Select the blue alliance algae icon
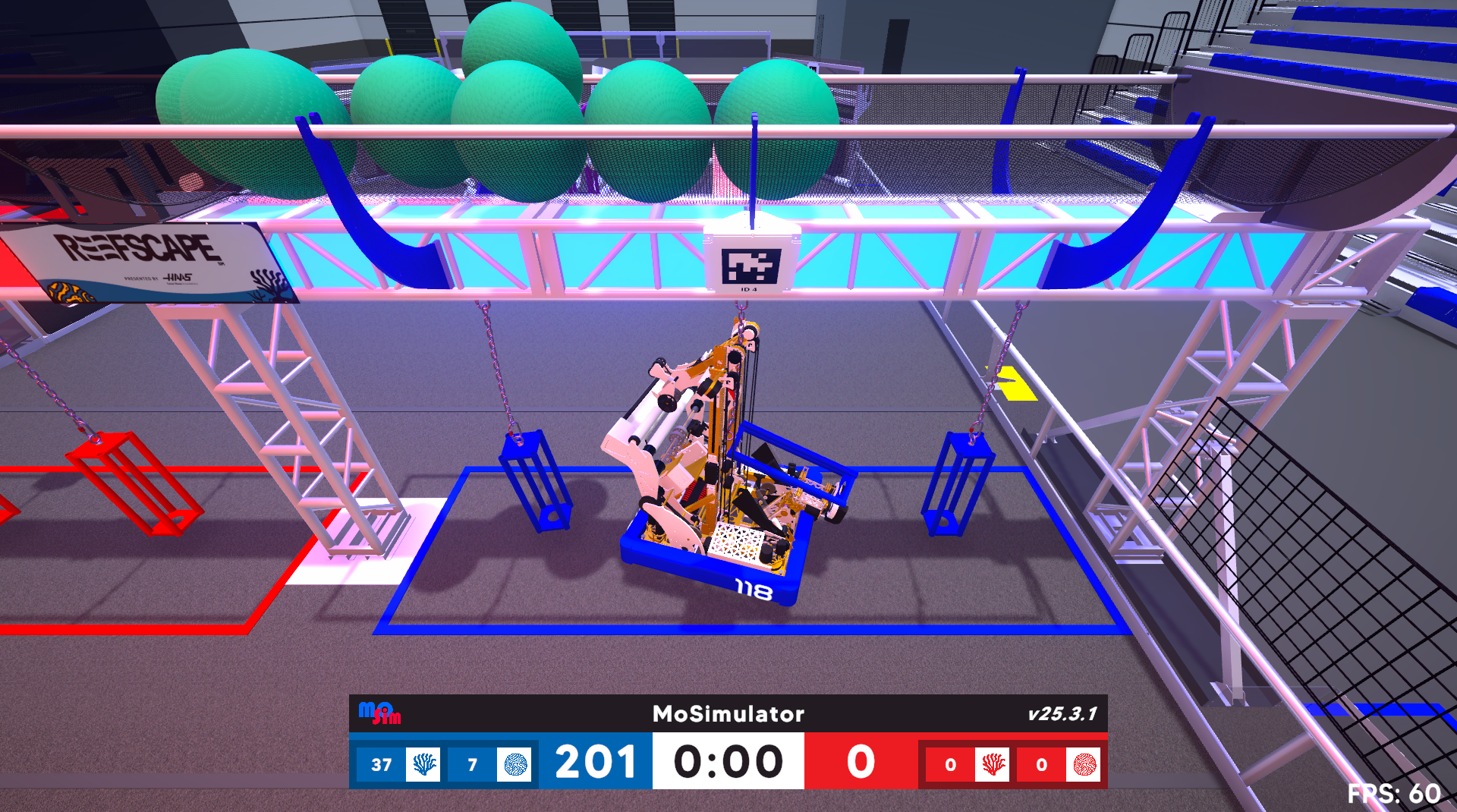Screen dimensions: 1457x812 pyautogui.click(x=515, y=764)
